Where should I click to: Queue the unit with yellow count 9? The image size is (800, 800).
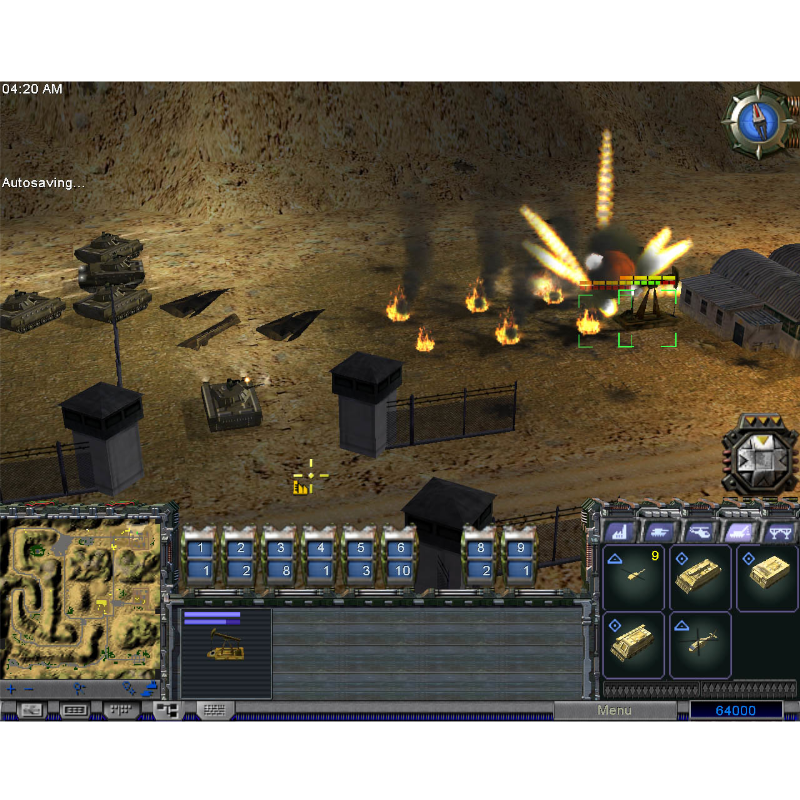pos(634,577)
